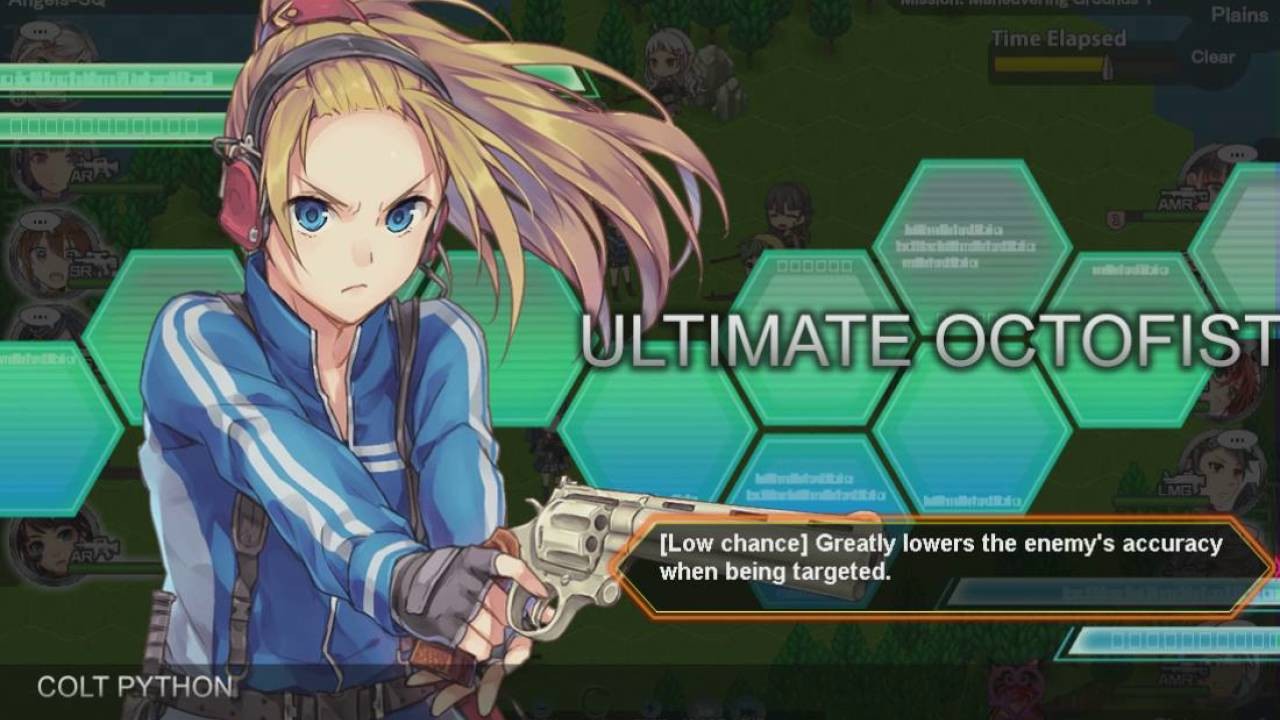The width and height of the screenshot is (1280, 720).
Task: Select the LMG unit portrait
Action: tap(1222, 470)
